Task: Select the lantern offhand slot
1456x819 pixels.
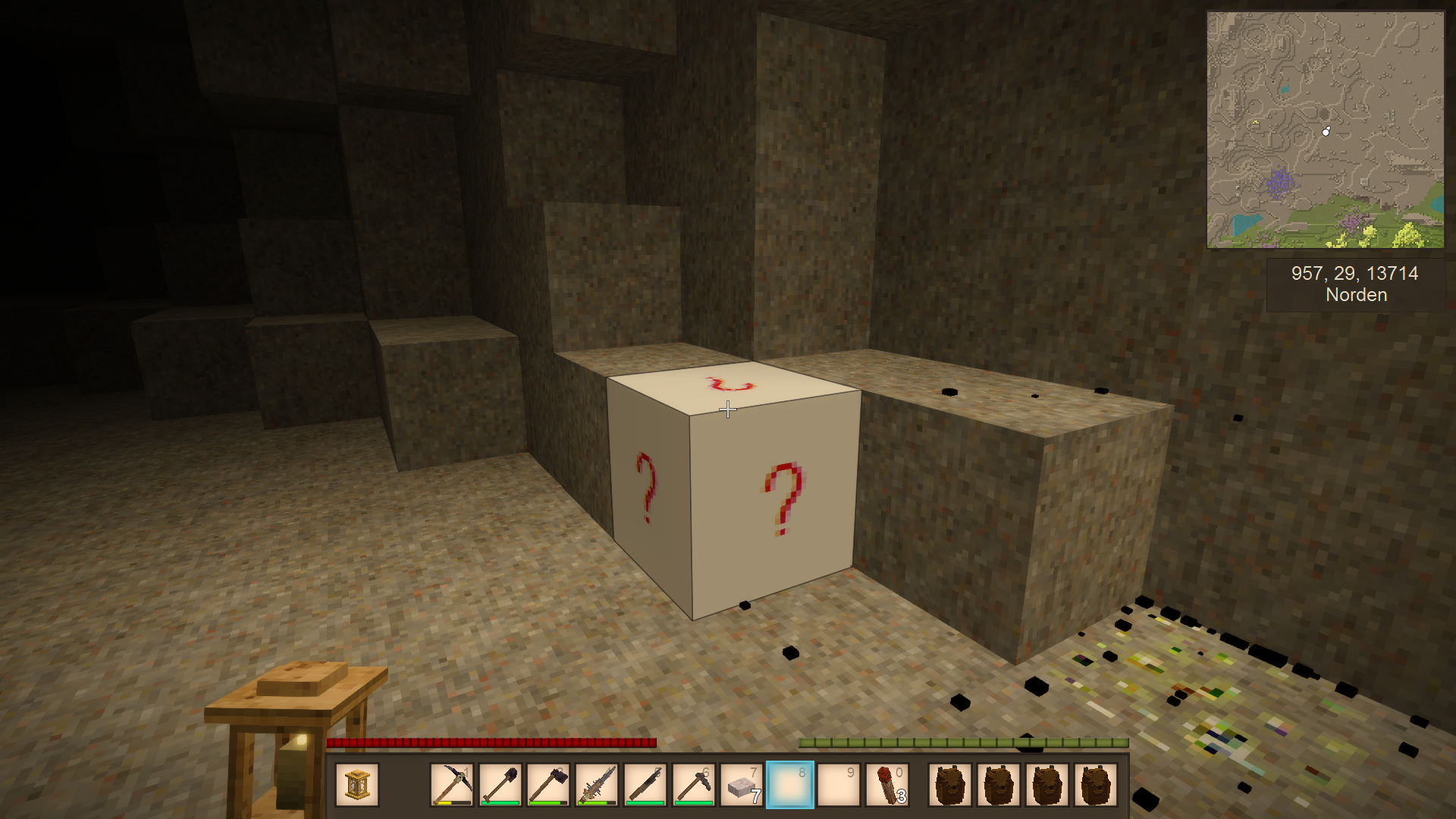Action: (x=357, y=784)
